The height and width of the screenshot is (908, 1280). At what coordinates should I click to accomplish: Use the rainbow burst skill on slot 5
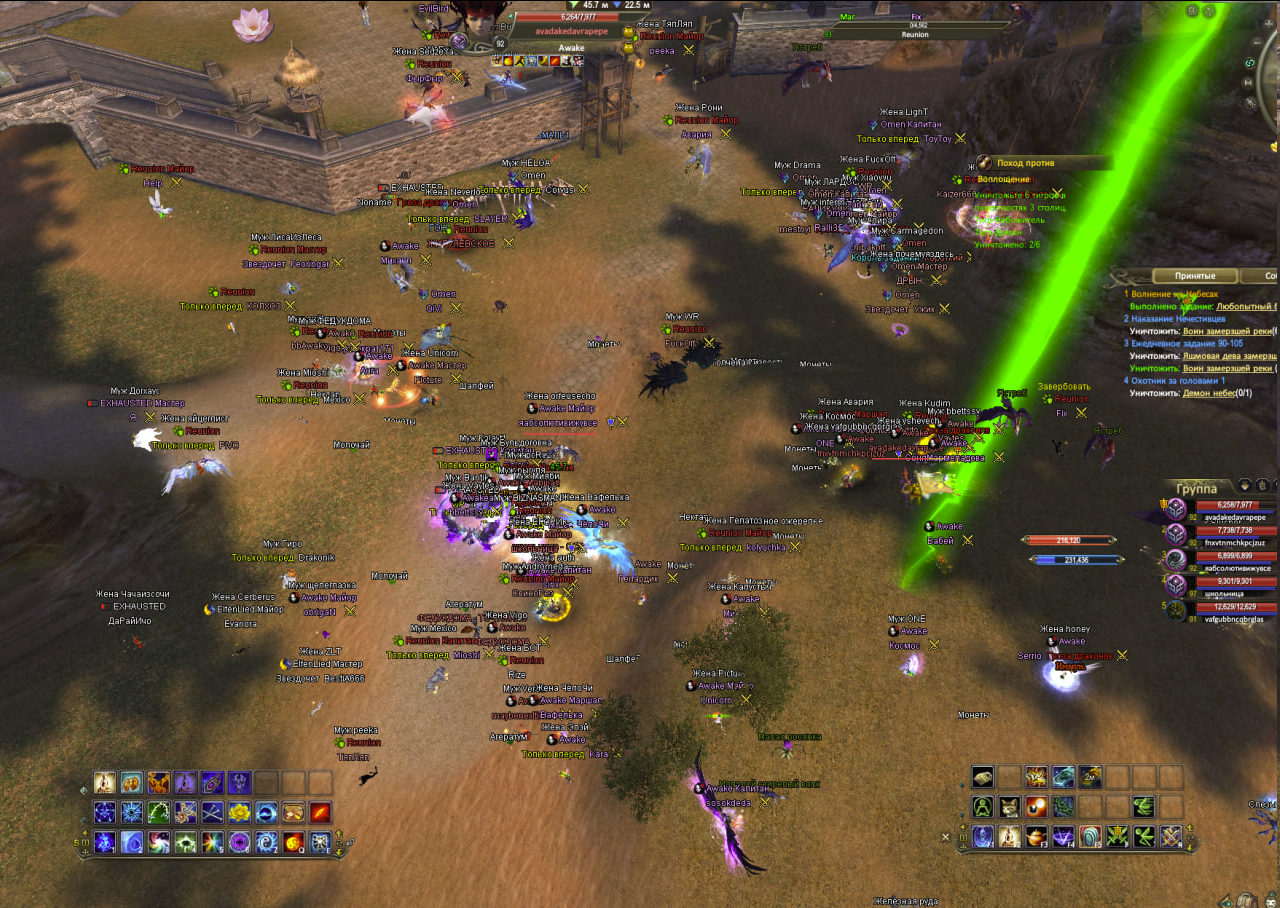point(212,842)
